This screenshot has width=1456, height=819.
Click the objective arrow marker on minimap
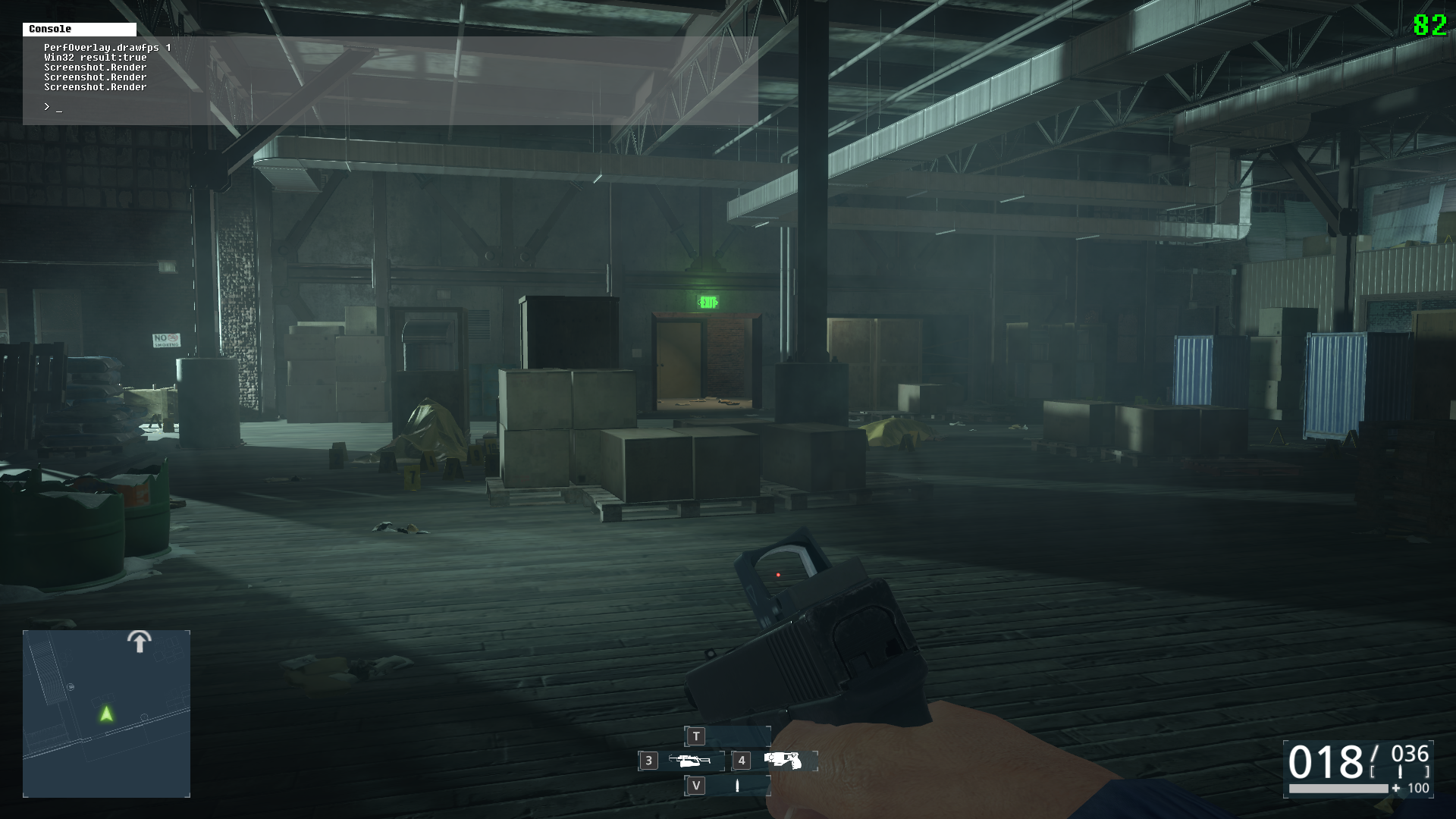click(139, 642)
